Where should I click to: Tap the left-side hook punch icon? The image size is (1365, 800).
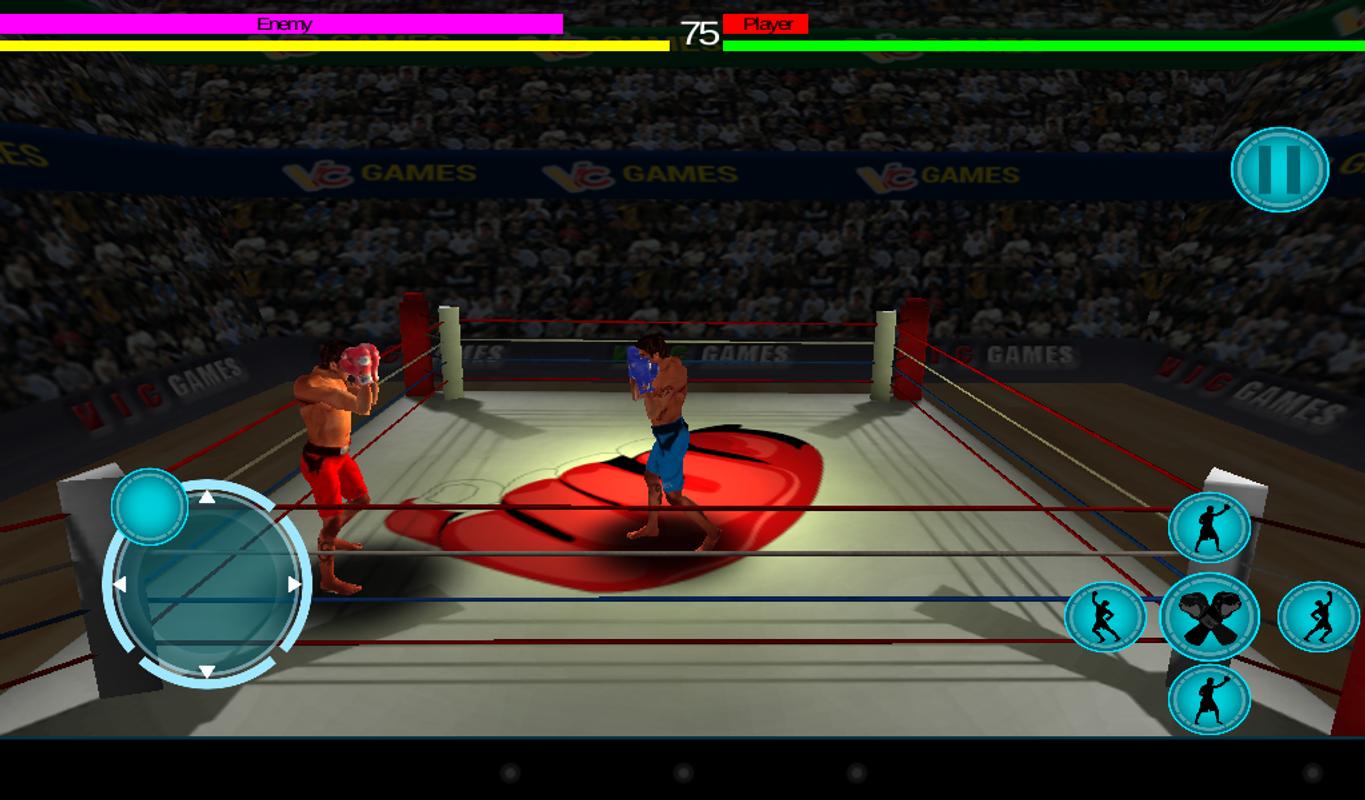(x=1105, y=617)
